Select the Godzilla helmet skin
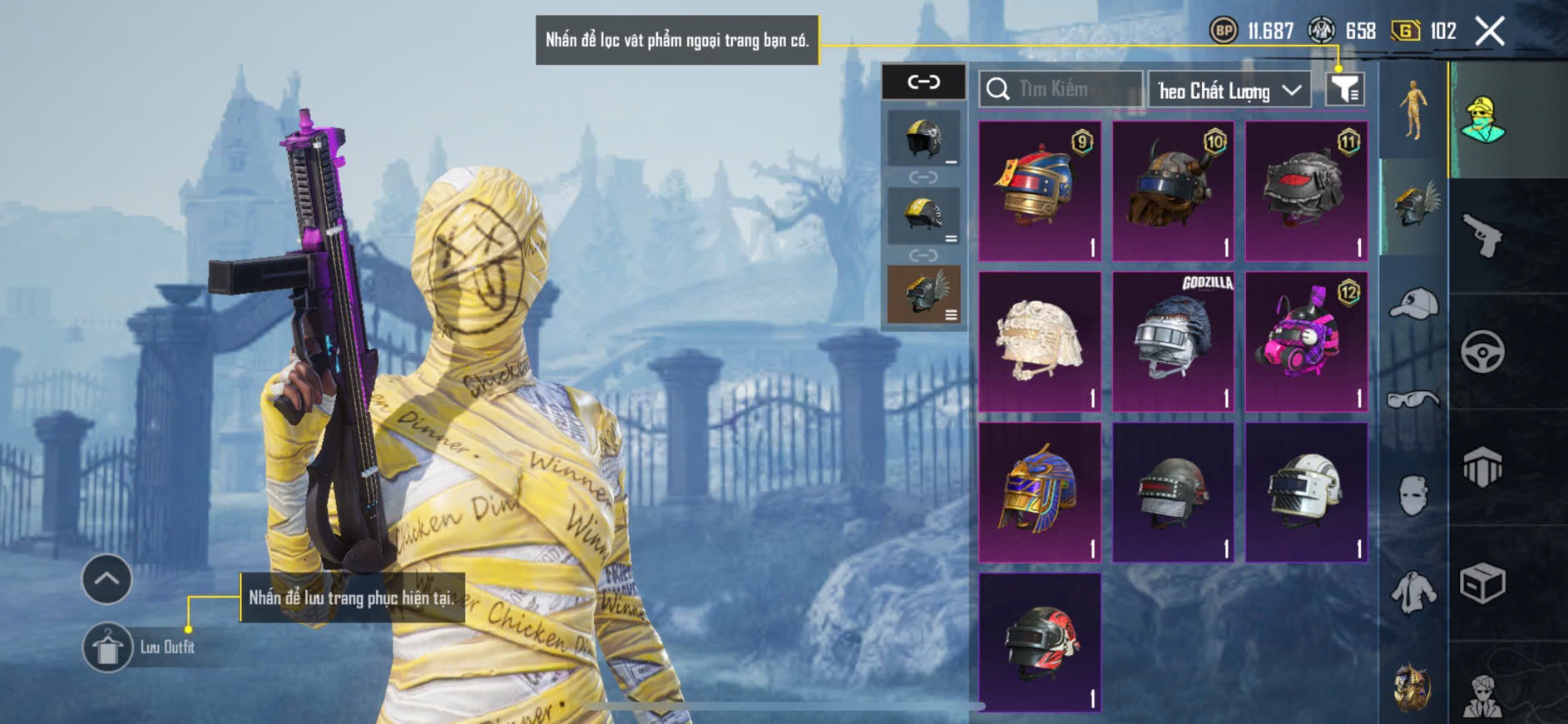The height and width of the screenshot is (724, 1568). tap(1173, 341)
